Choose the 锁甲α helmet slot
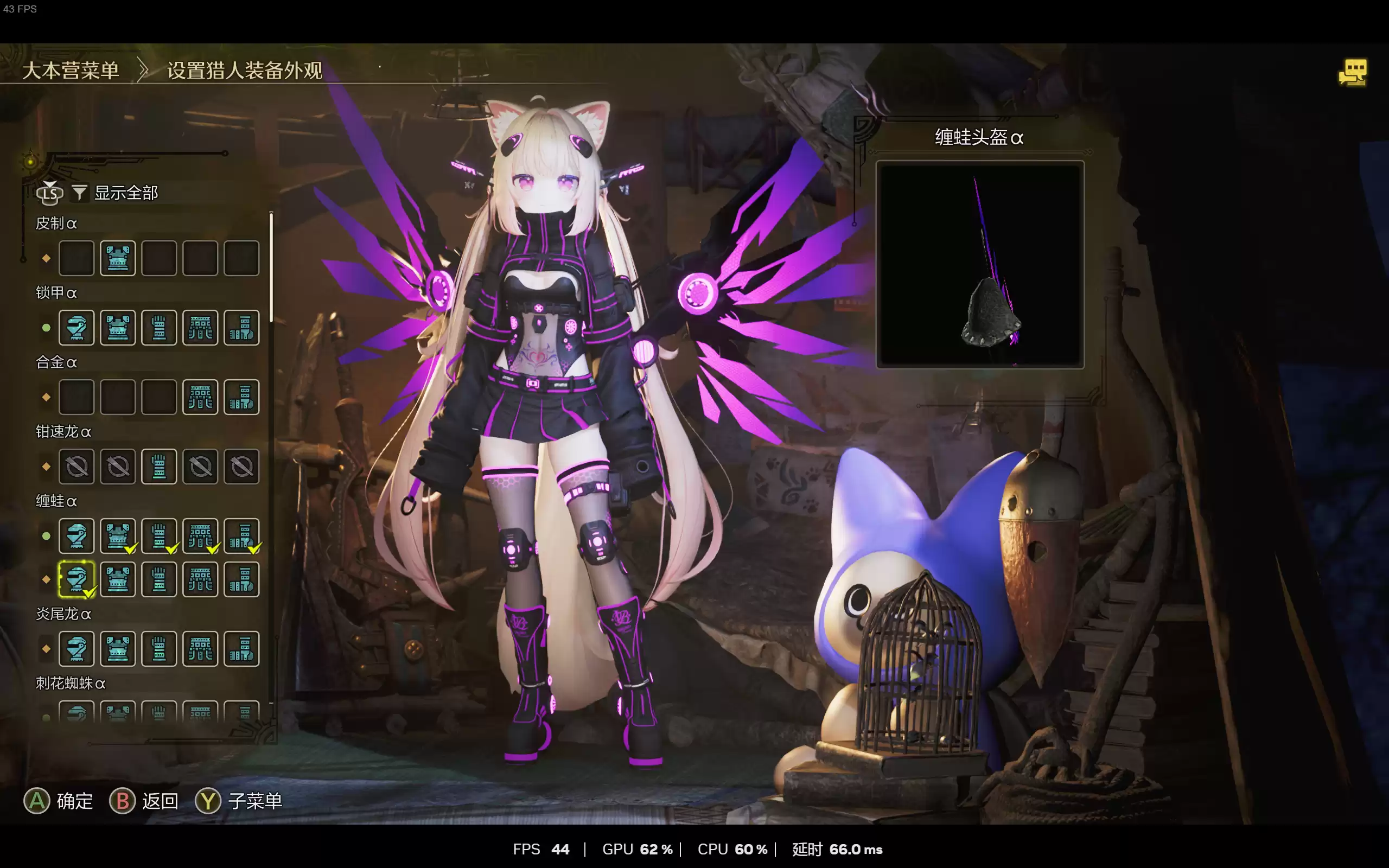Screen dimensions: 1389x868 coord(77,328)
